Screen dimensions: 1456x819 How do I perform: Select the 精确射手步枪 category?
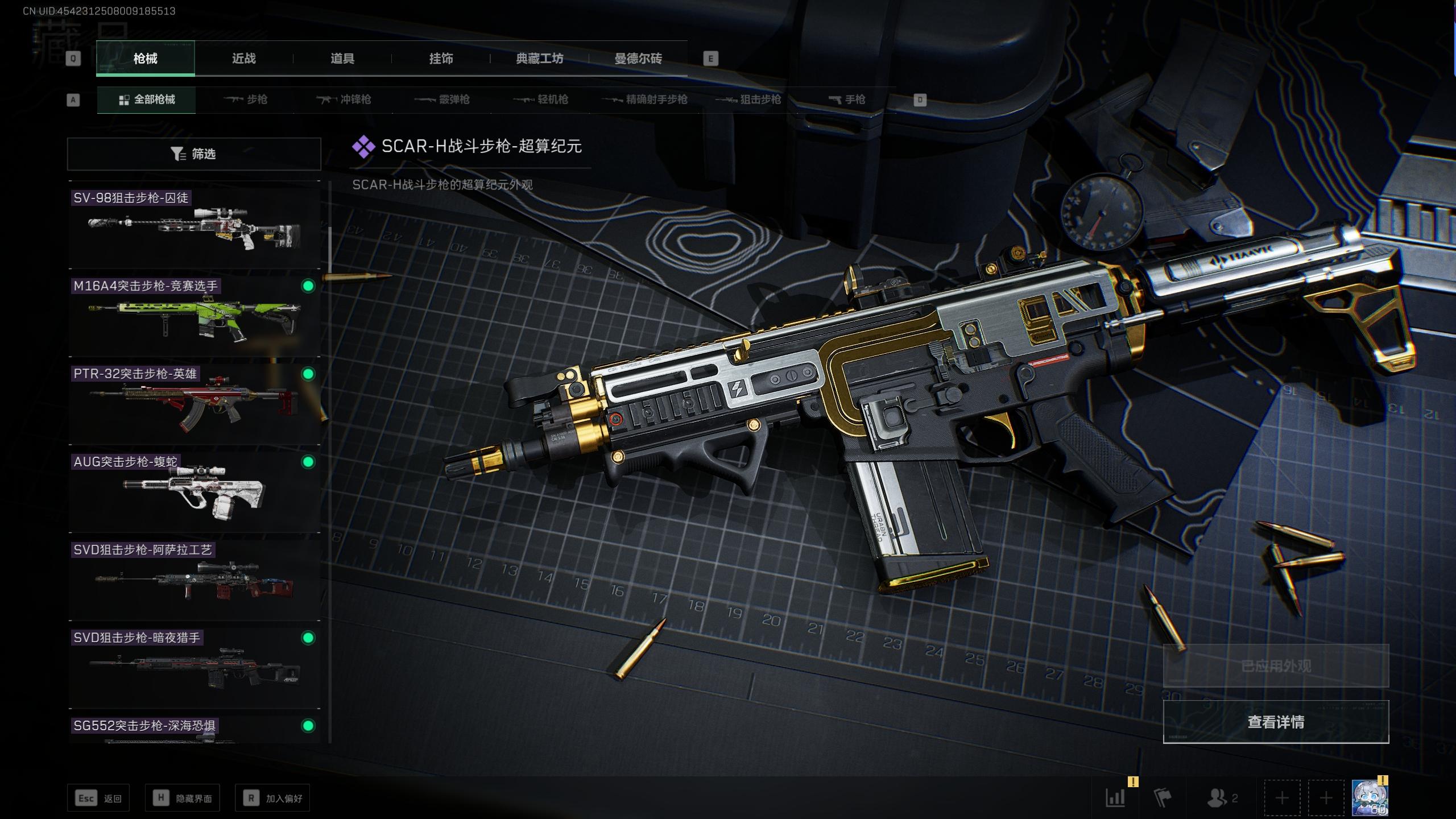coord(645,100)
